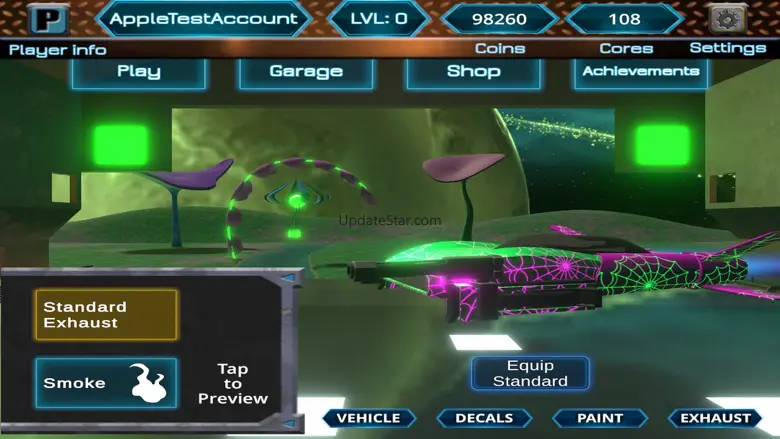Go to the Shop menu

point(473,71)
